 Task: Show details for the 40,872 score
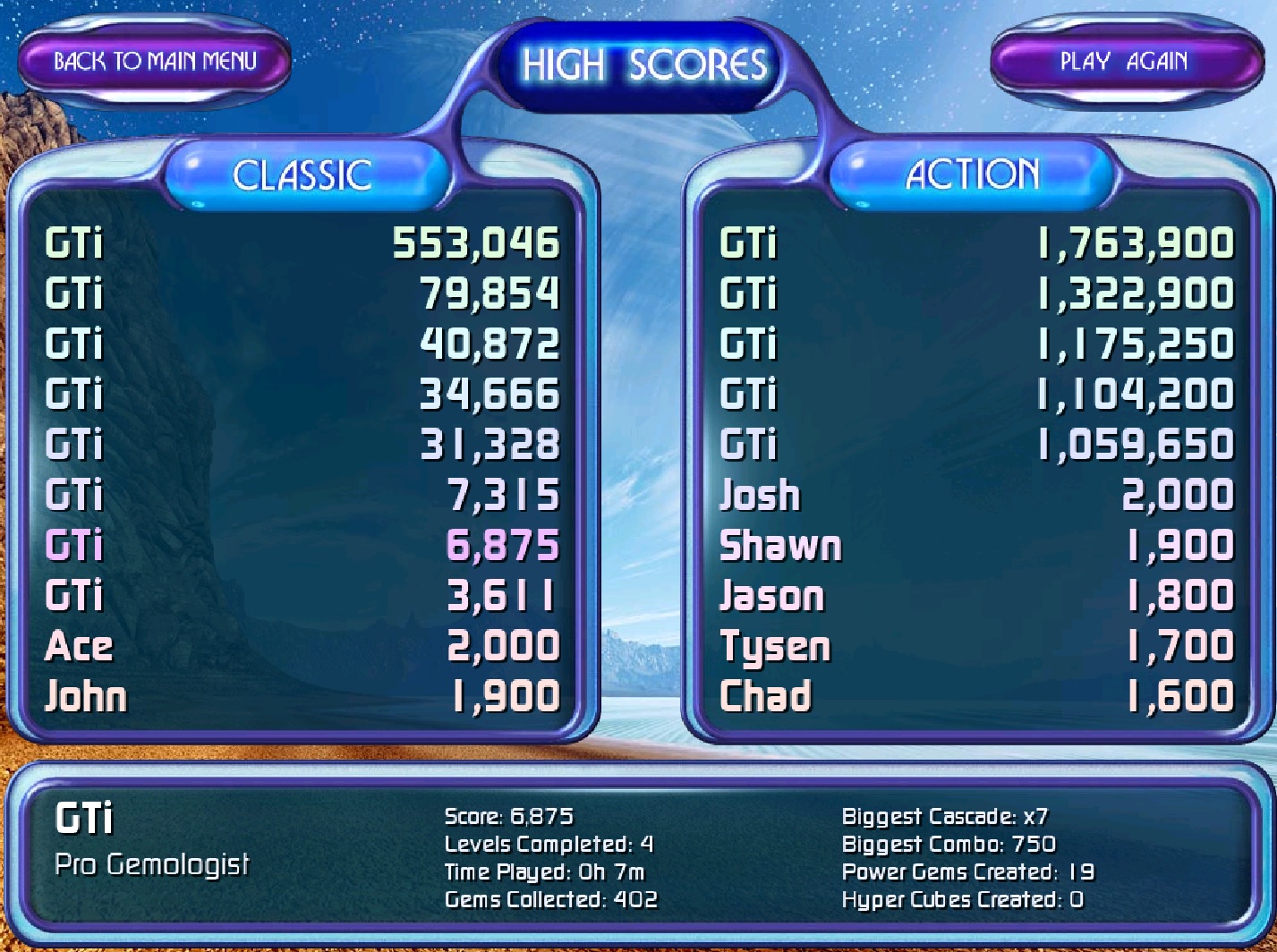[x=302, y=344]
